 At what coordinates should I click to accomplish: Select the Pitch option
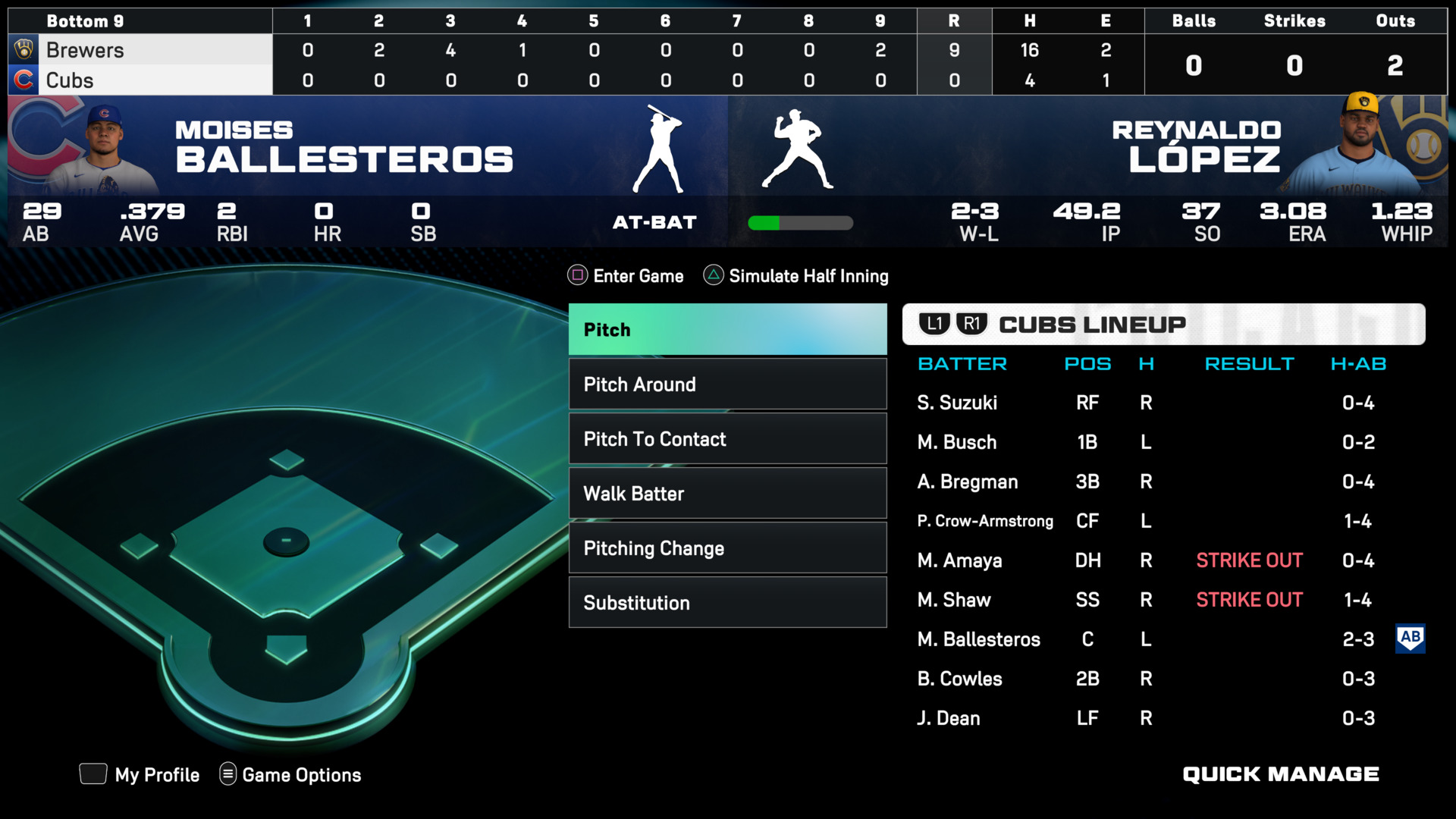[727, 330]
